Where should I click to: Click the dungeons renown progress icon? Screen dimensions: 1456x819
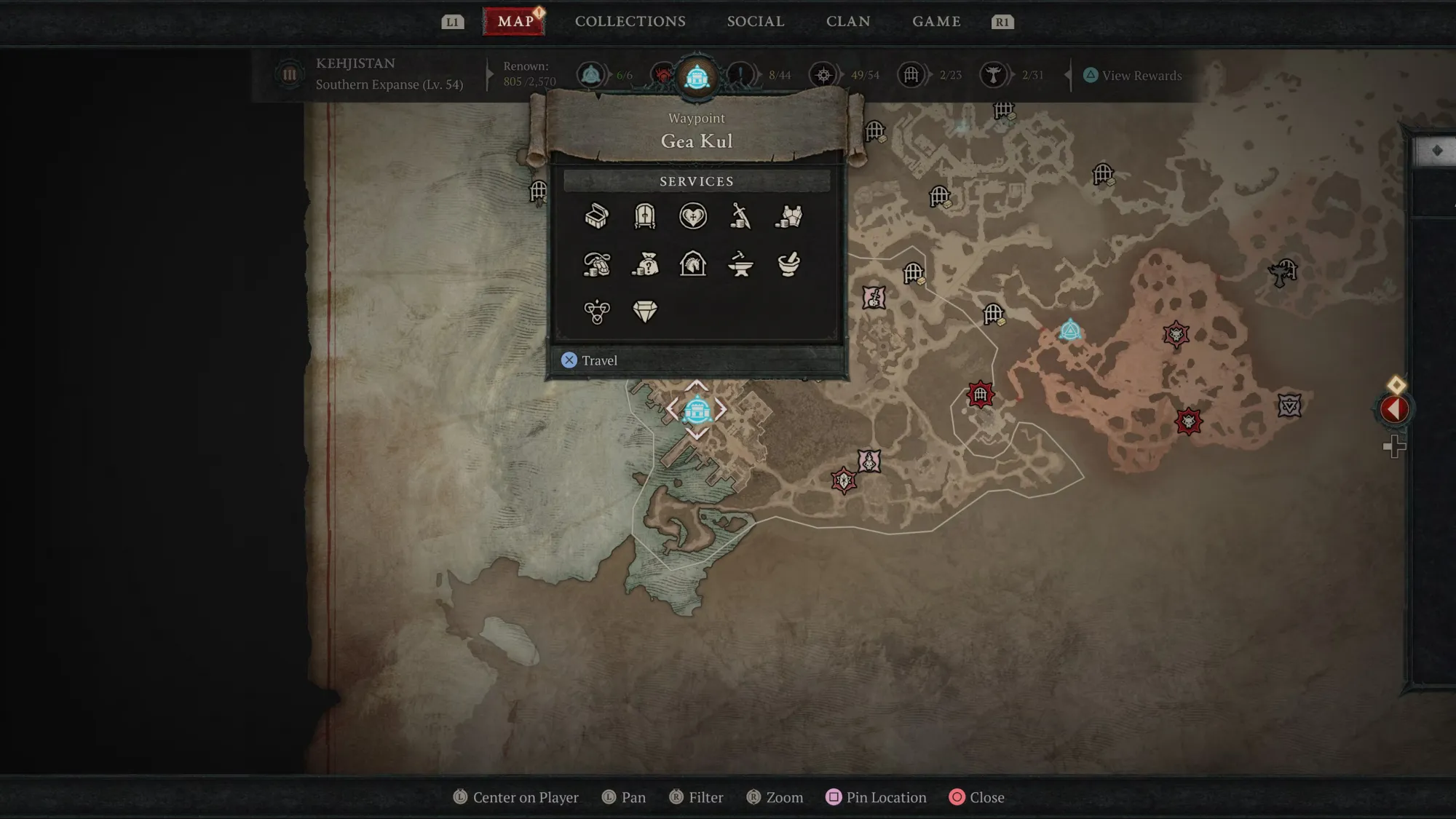click(911, 75)
